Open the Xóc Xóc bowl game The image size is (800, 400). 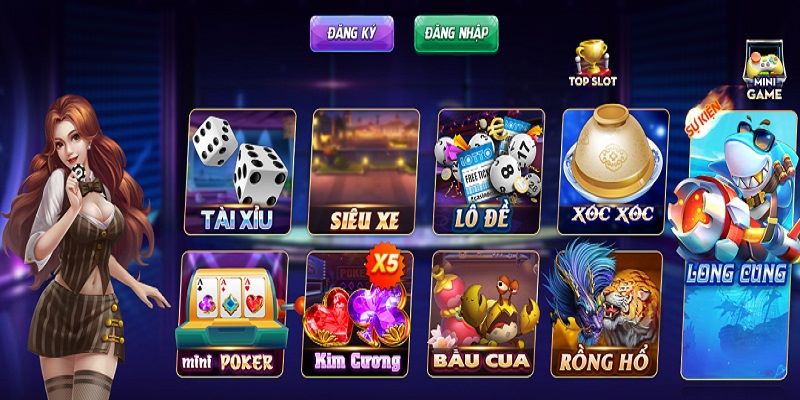pos(612,170)
